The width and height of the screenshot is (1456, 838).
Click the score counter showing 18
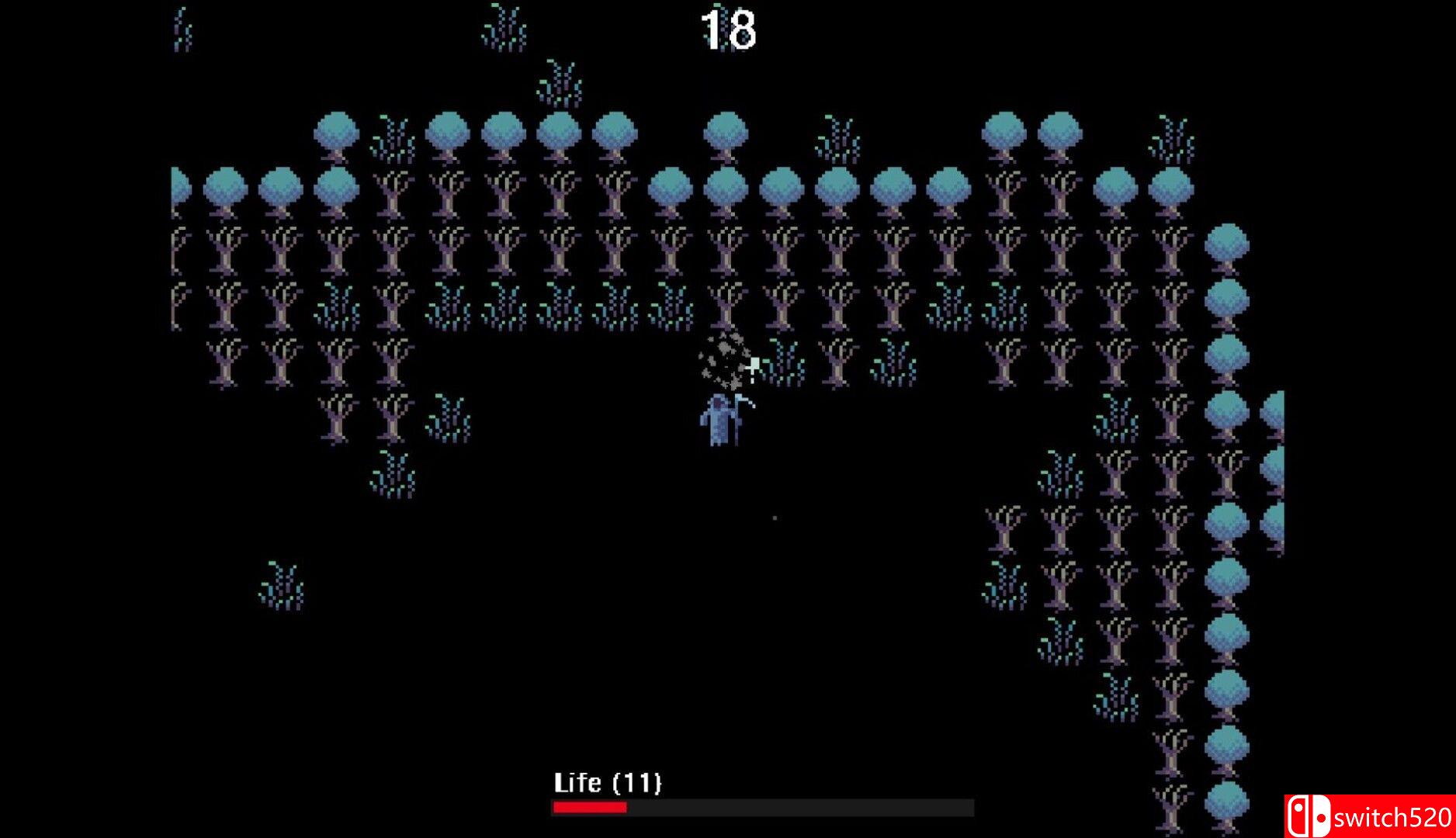tap(727, 27)
